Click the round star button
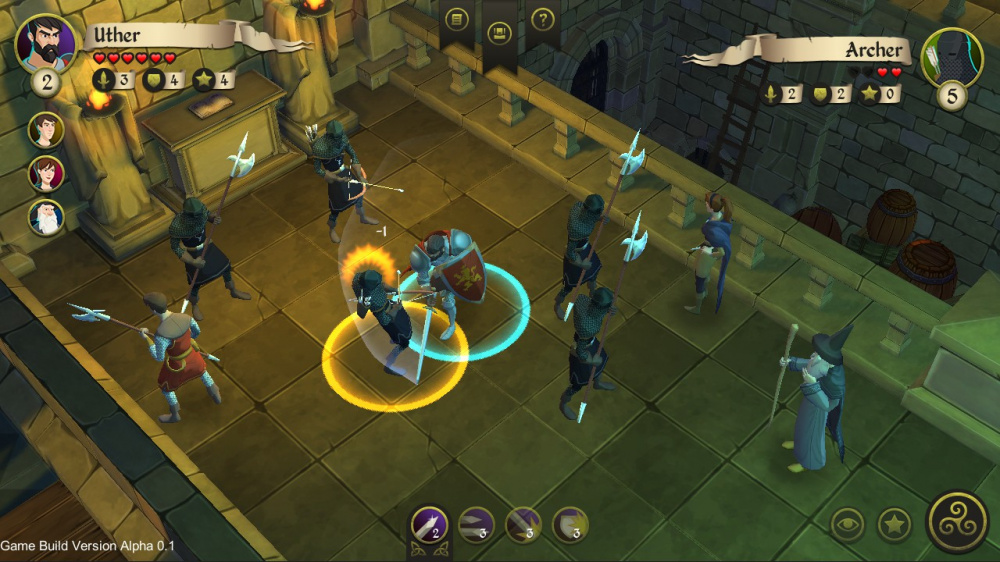Viewport: 1000px width, 562px height. (894, 524)
